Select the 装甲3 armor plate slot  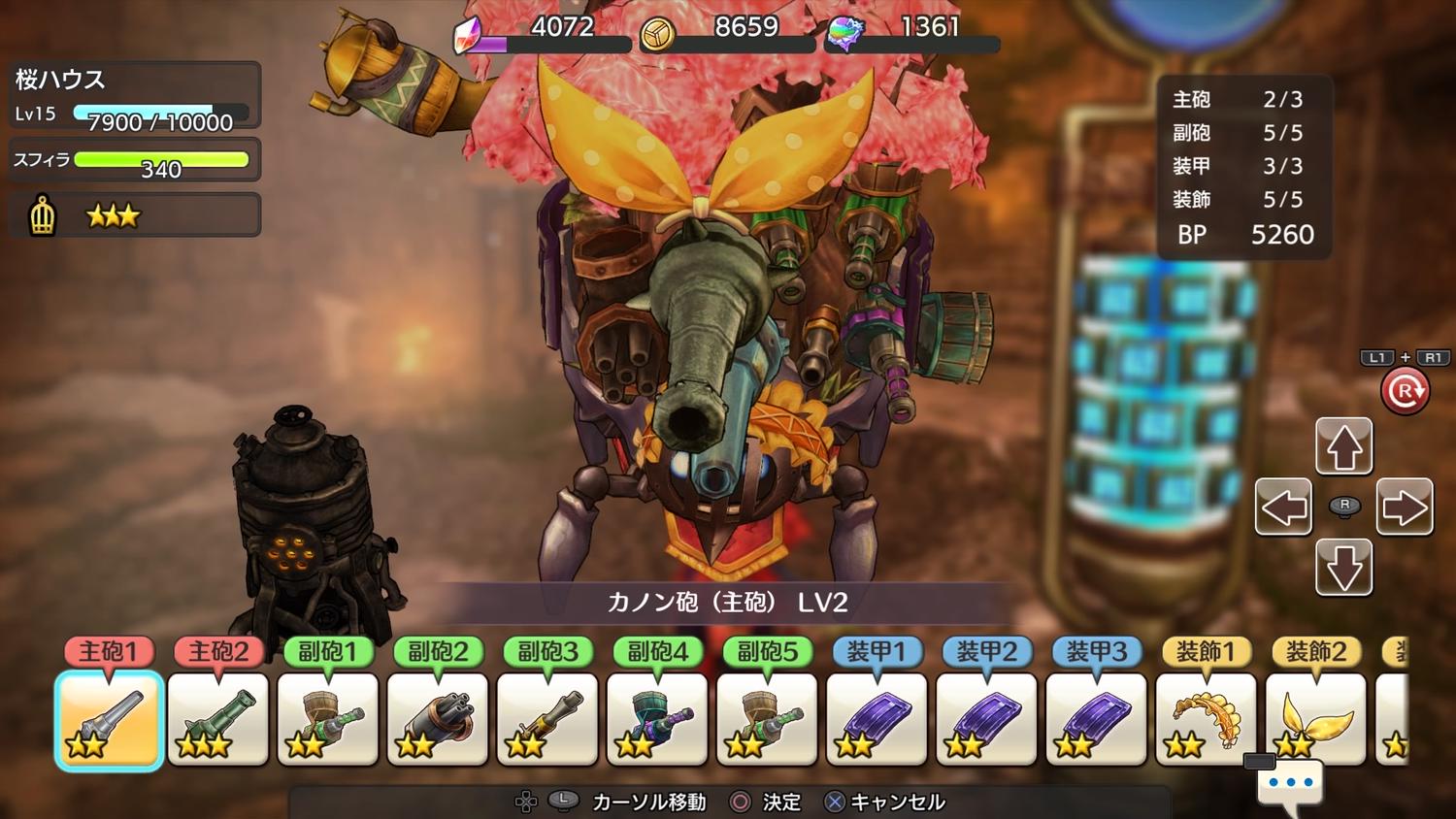tap(1096, 720)
